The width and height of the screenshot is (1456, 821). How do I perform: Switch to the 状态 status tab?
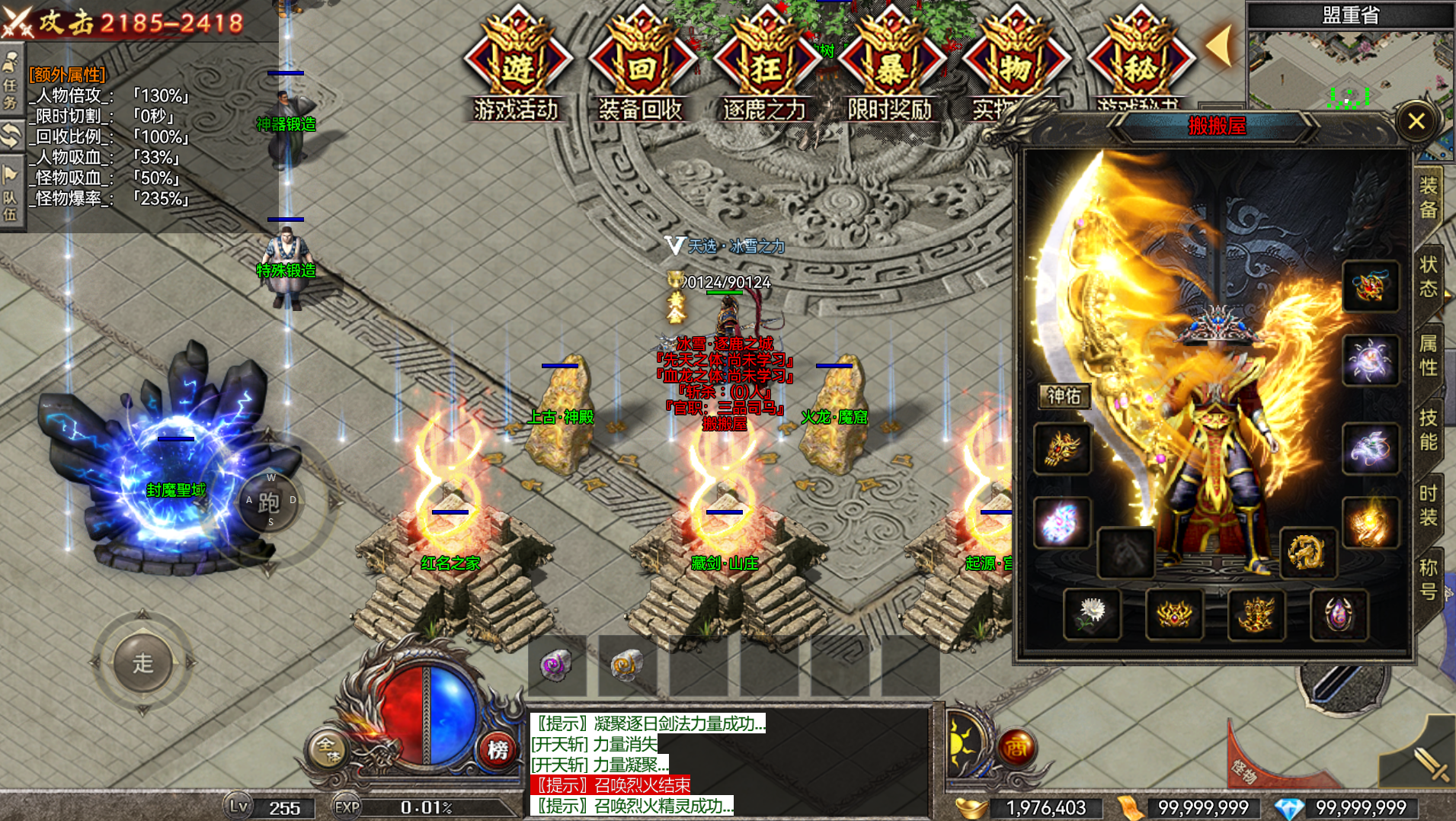(x=1429, y=276)
